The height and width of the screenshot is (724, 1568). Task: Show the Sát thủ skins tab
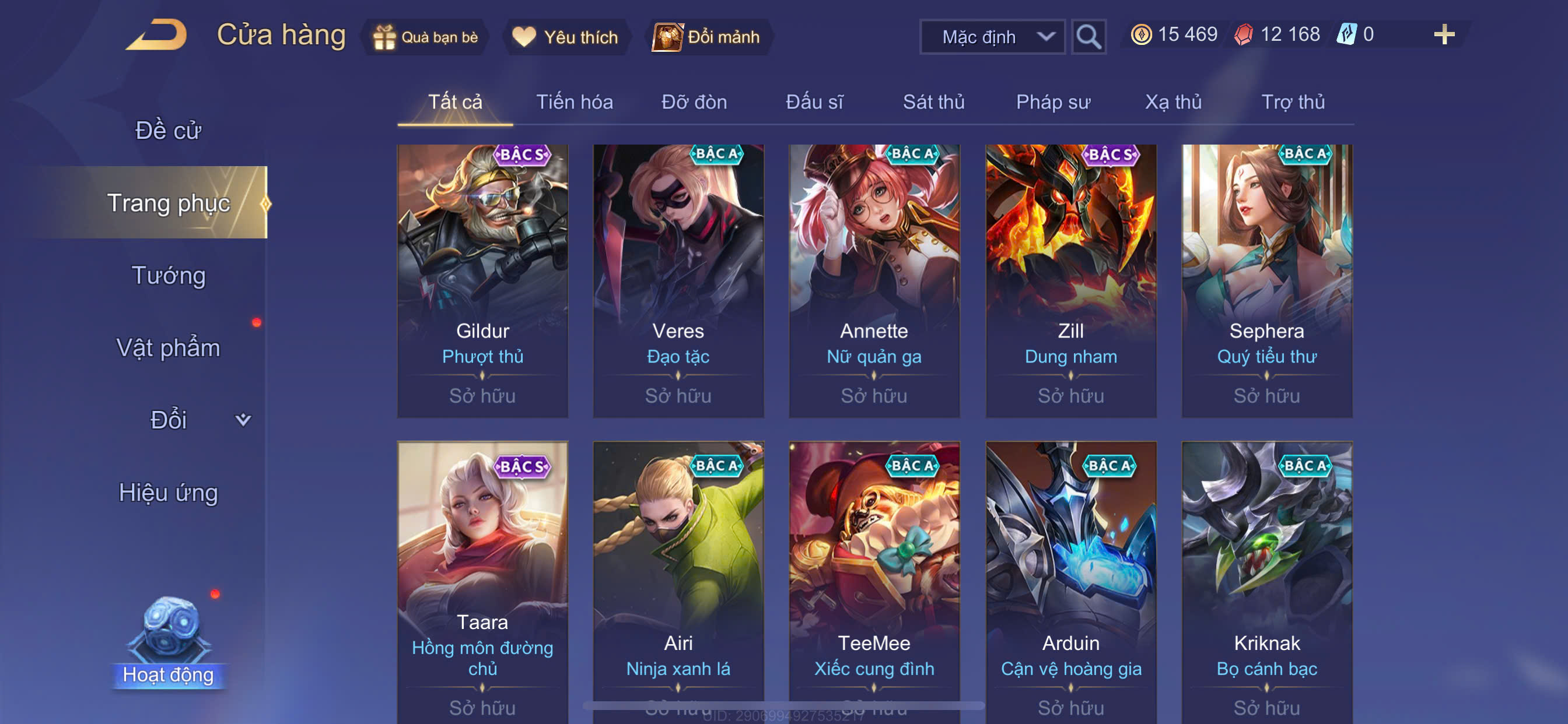[933, 101]
